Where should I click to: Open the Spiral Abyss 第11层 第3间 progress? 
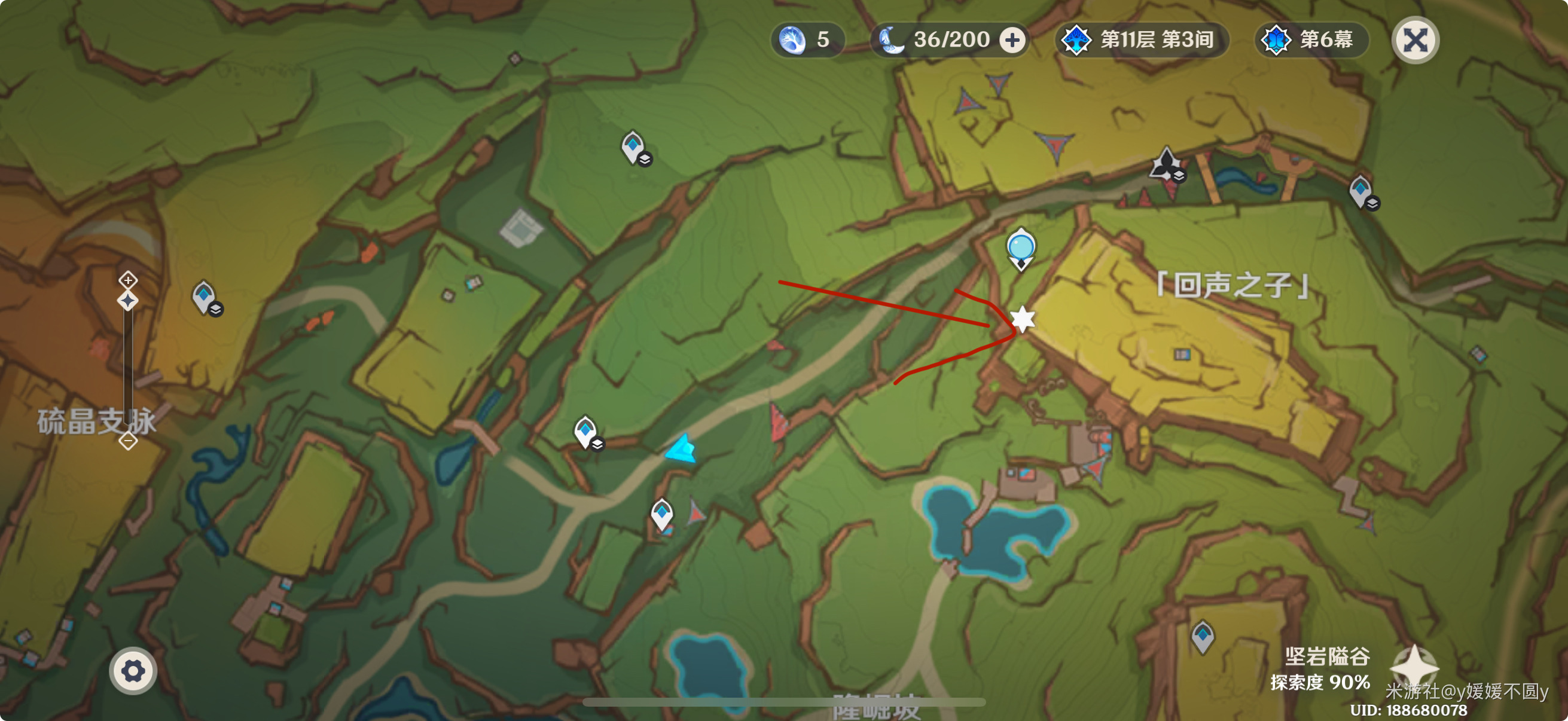tap(1140, 40)
